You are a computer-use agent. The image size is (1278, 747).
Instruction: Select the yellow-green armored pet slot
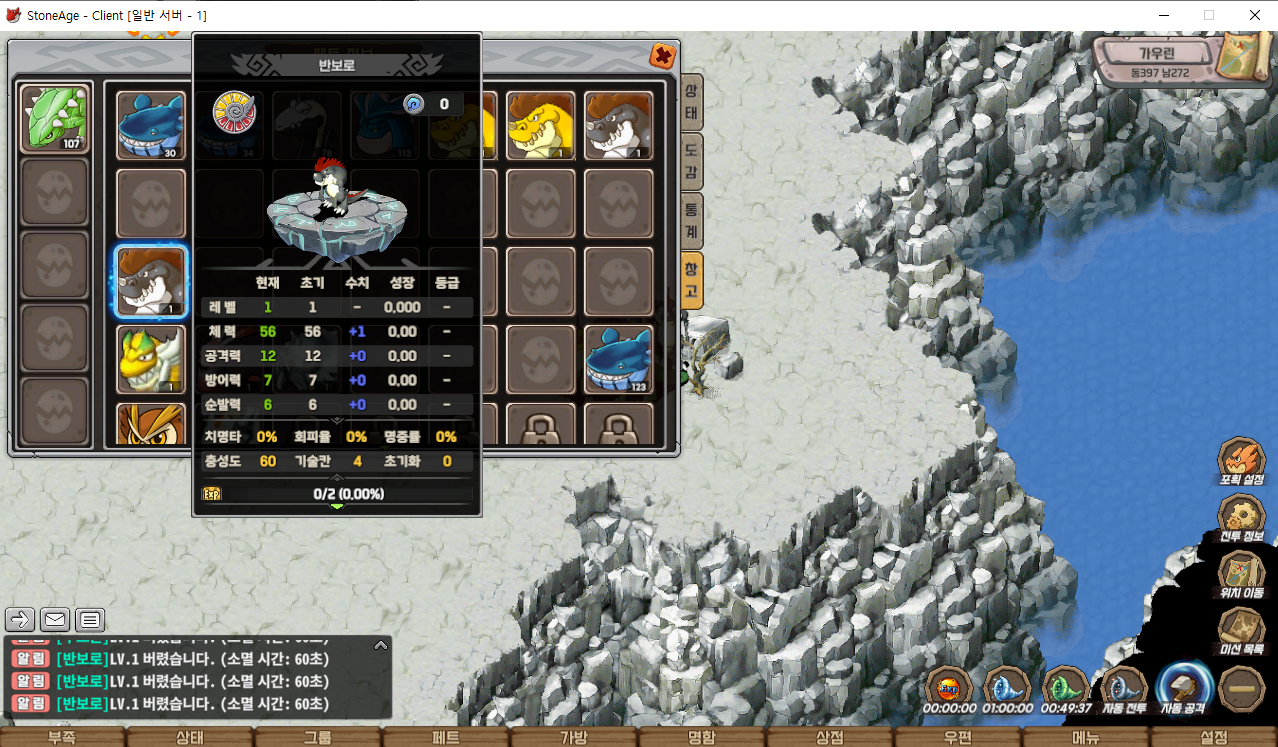(151, 359)
